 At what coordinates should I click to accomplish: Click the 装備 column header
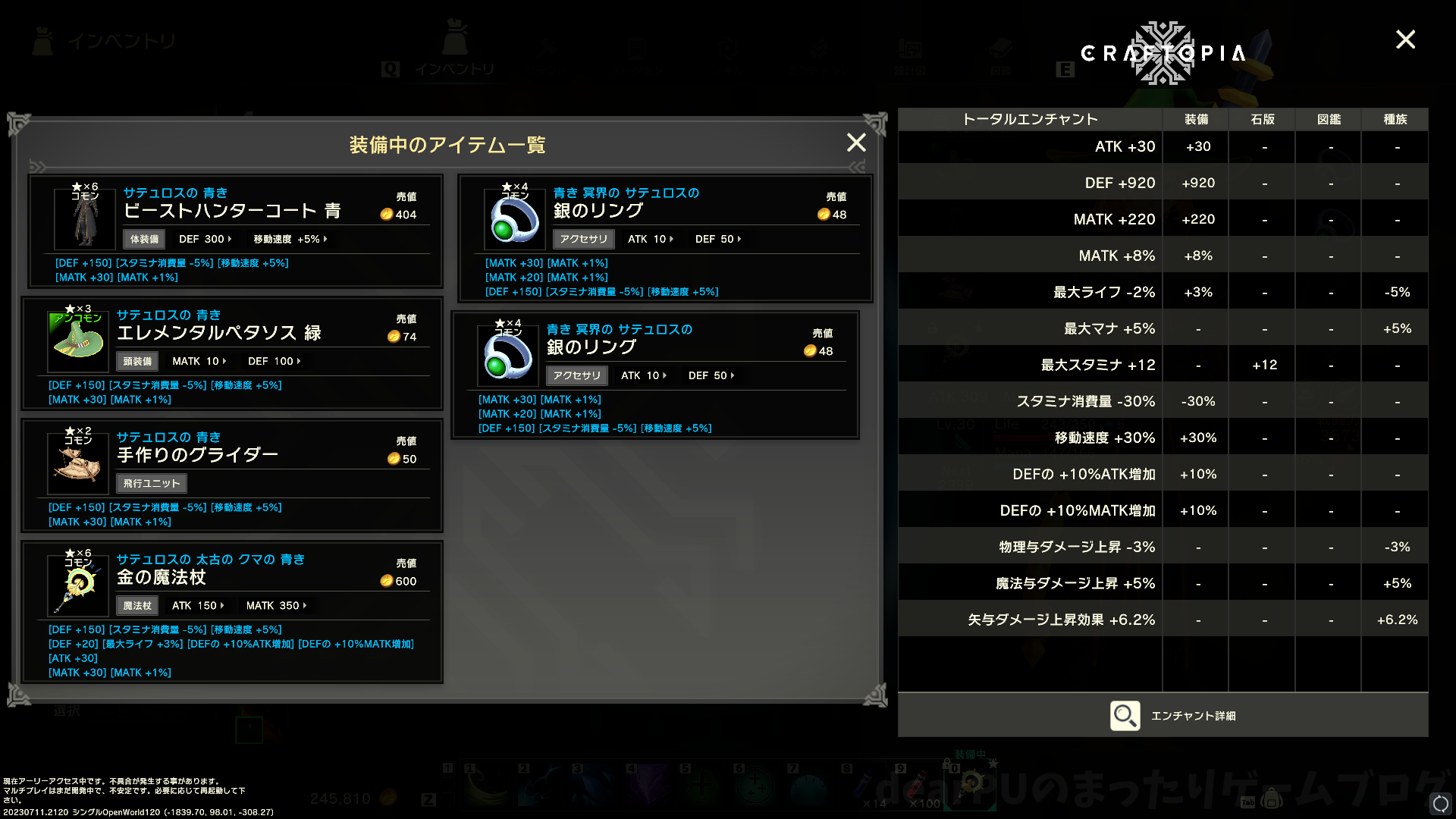click(x=1196, y=119)
